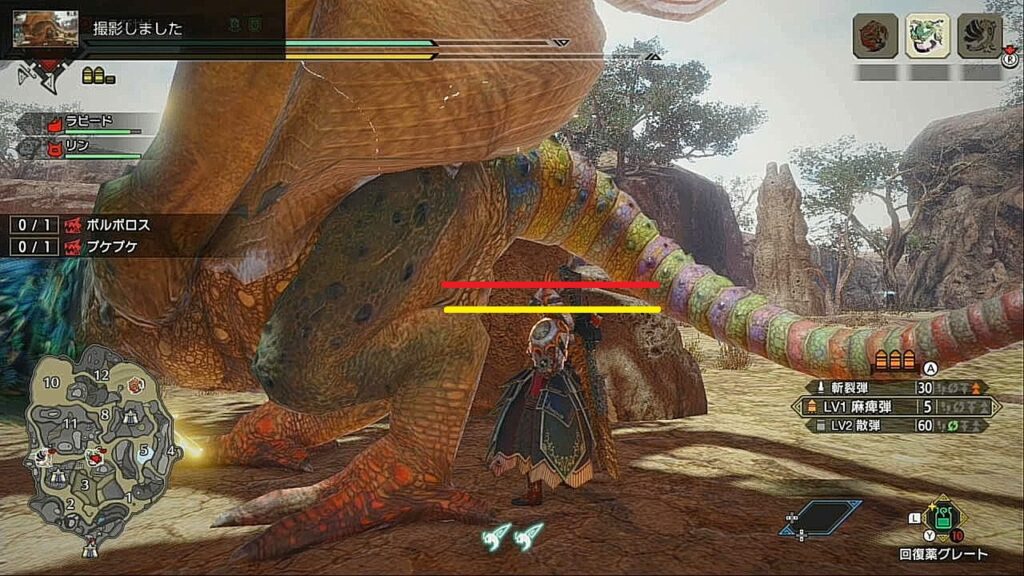
Task: Open the area minimap
Action: coord(100,440)
